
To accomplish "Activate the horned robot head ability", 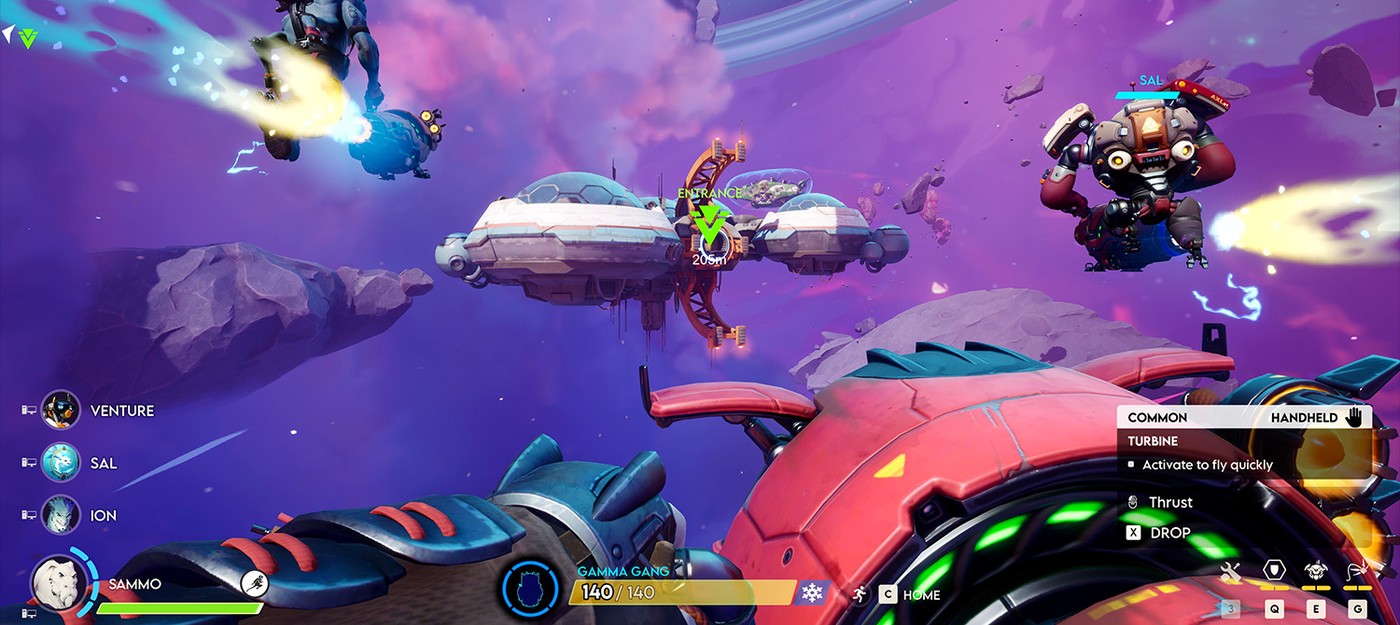I will point(1316,571).
